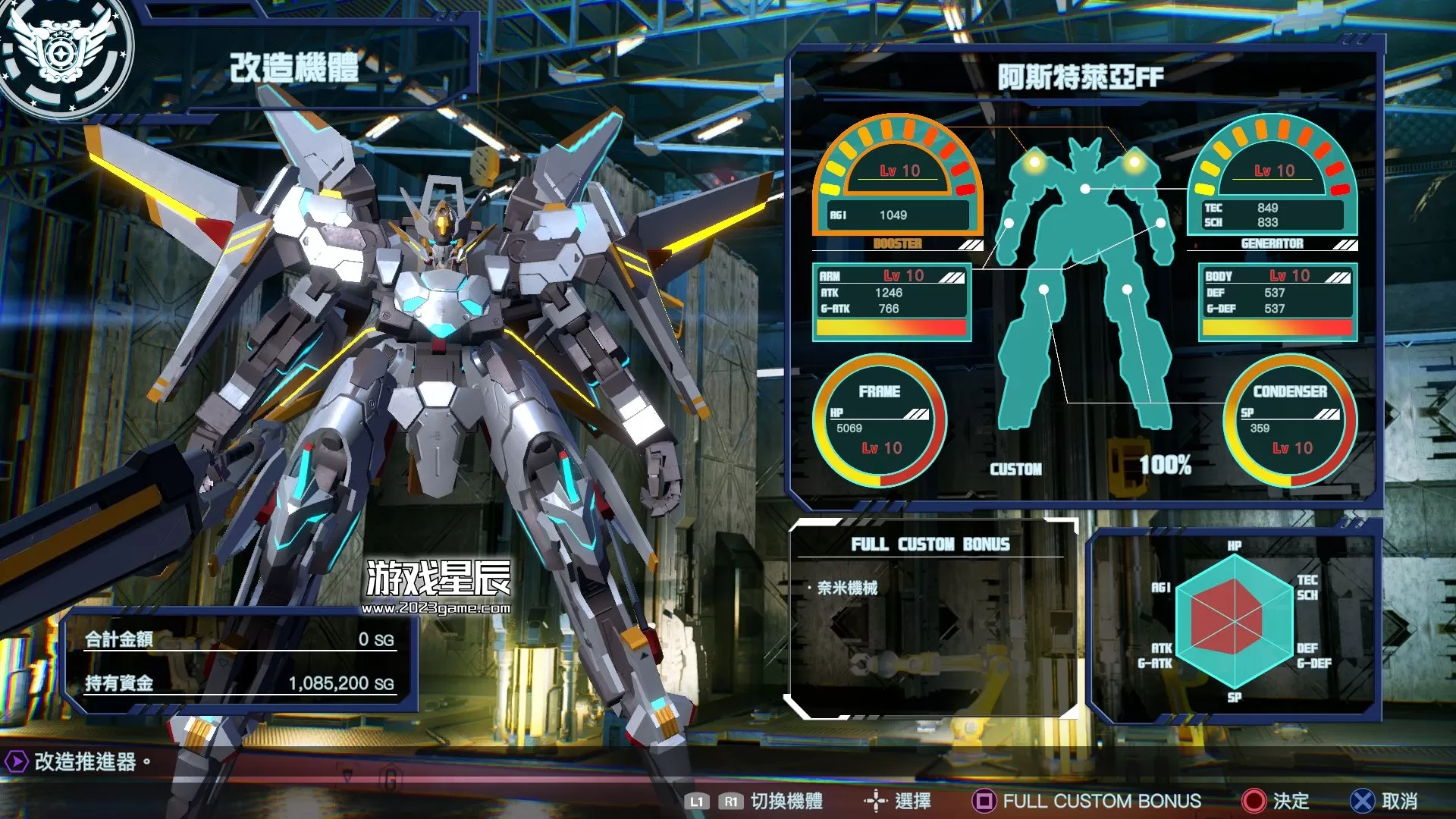
Task: Toggle the right arm node on the silhouette
Action: click(x=1161, y=222)
